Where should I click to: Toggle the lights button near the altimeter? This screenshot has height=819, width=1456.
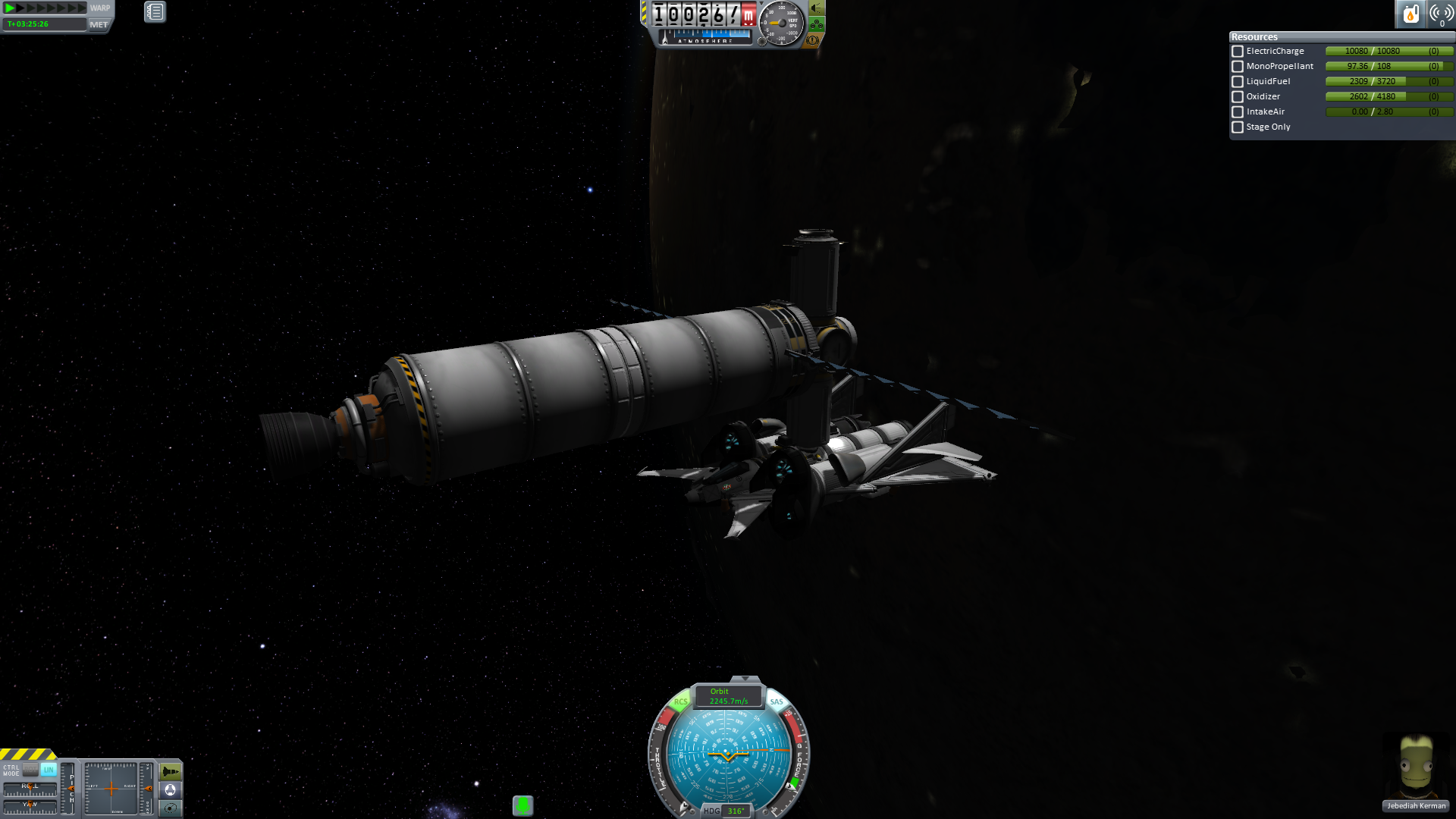pyautogui.click(x=817, y=8)
